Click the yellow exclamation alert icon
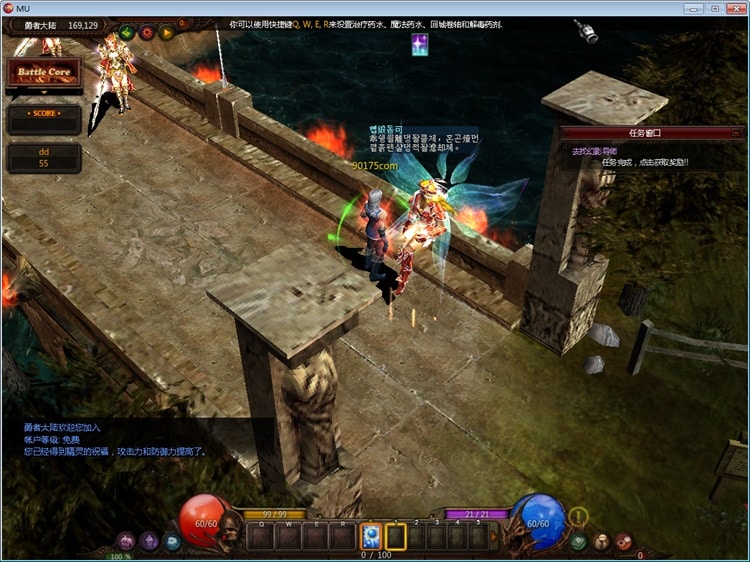This screenshot has width=750, height=562. coord(579,517)
